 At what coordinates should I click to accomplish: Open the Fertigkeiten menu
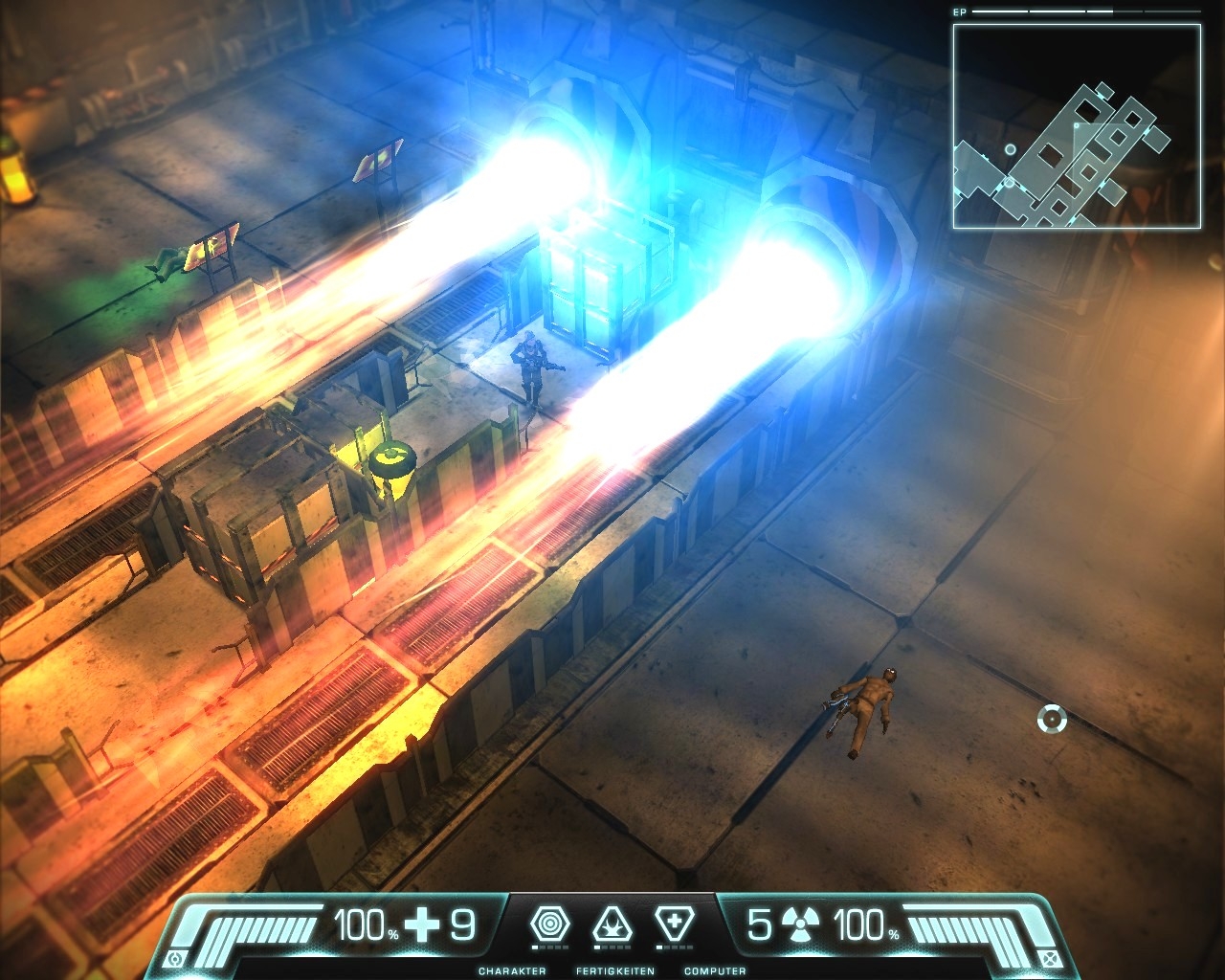click(x=615, y=970)
